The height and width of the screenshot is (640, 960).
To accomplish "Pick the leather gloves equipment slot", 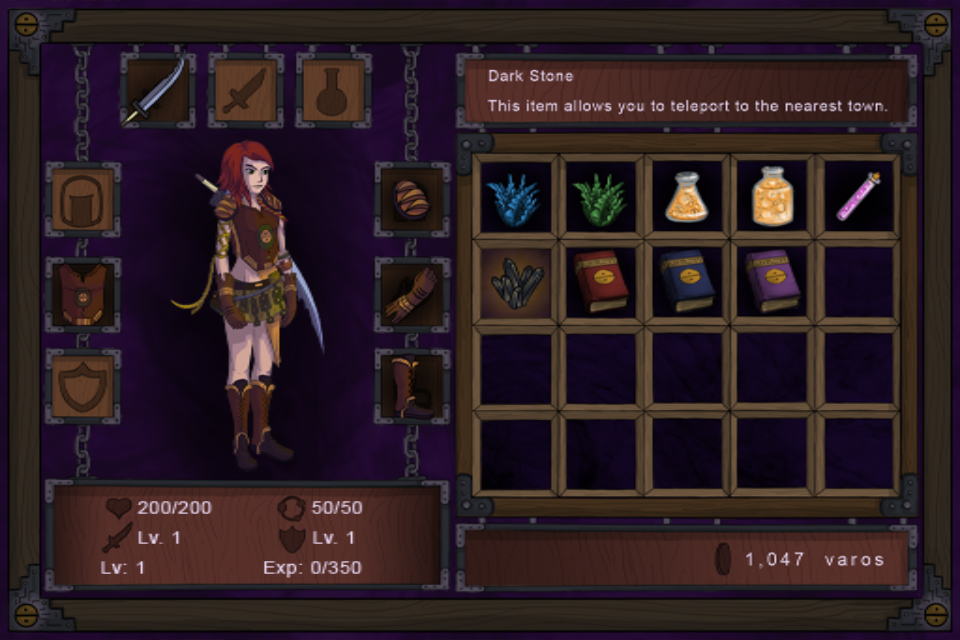I will click(x=412, y=294).
